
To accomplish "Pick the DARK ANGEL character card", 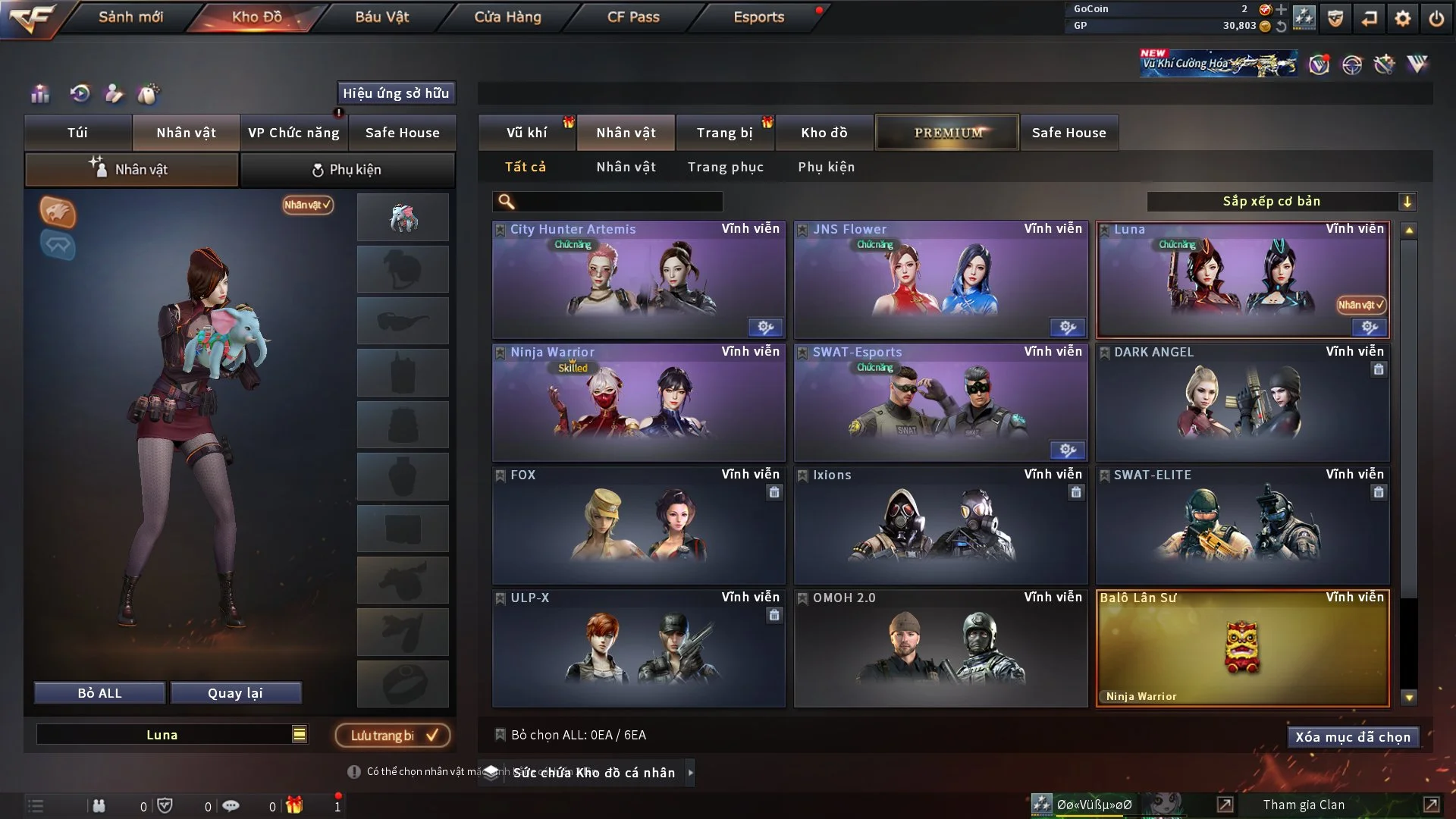I will (x=1242, y=403).
